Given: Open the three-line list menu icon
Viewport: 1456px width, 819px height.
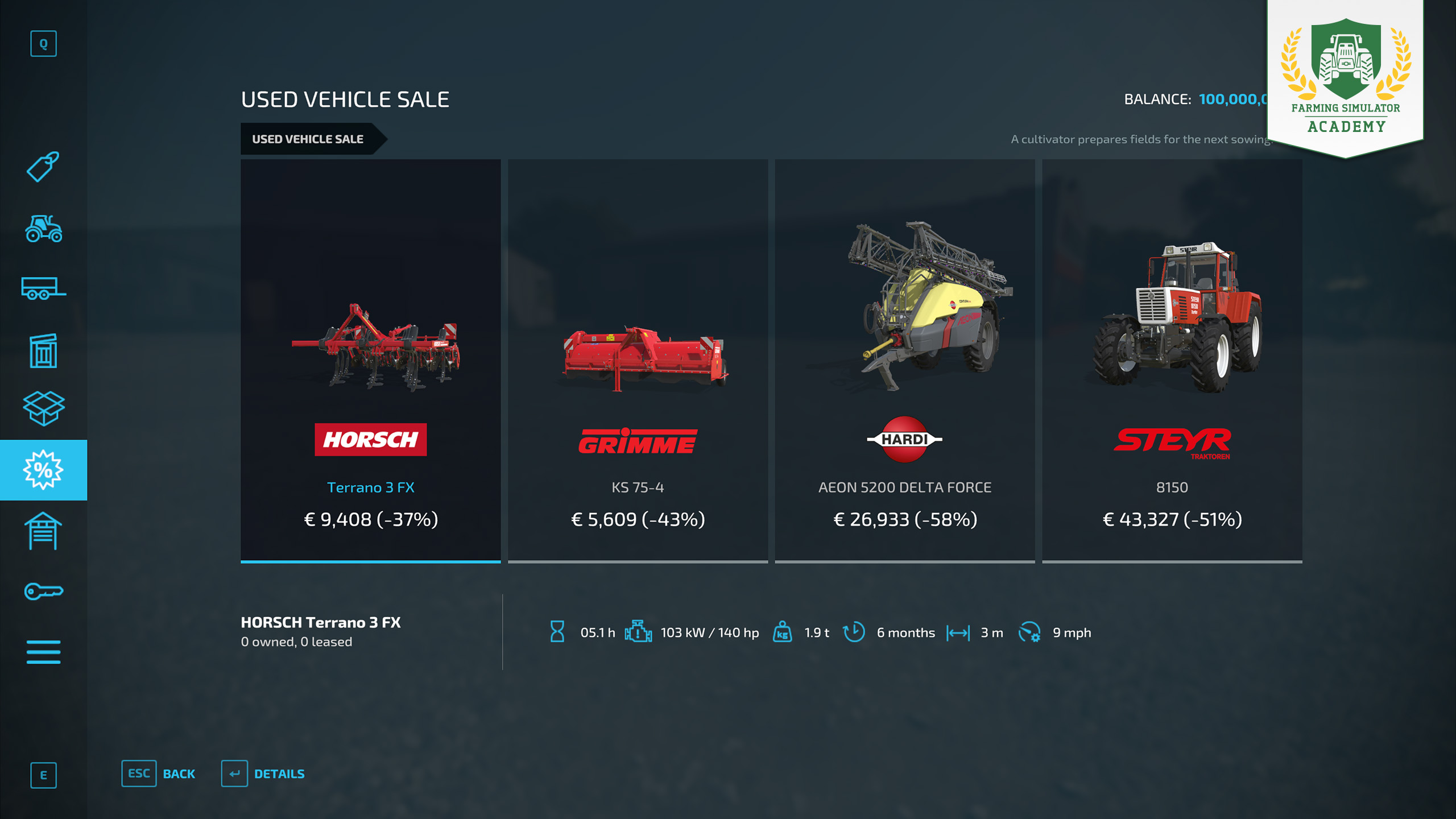Looking at the screenshot, I should click(x=43, y=652).
